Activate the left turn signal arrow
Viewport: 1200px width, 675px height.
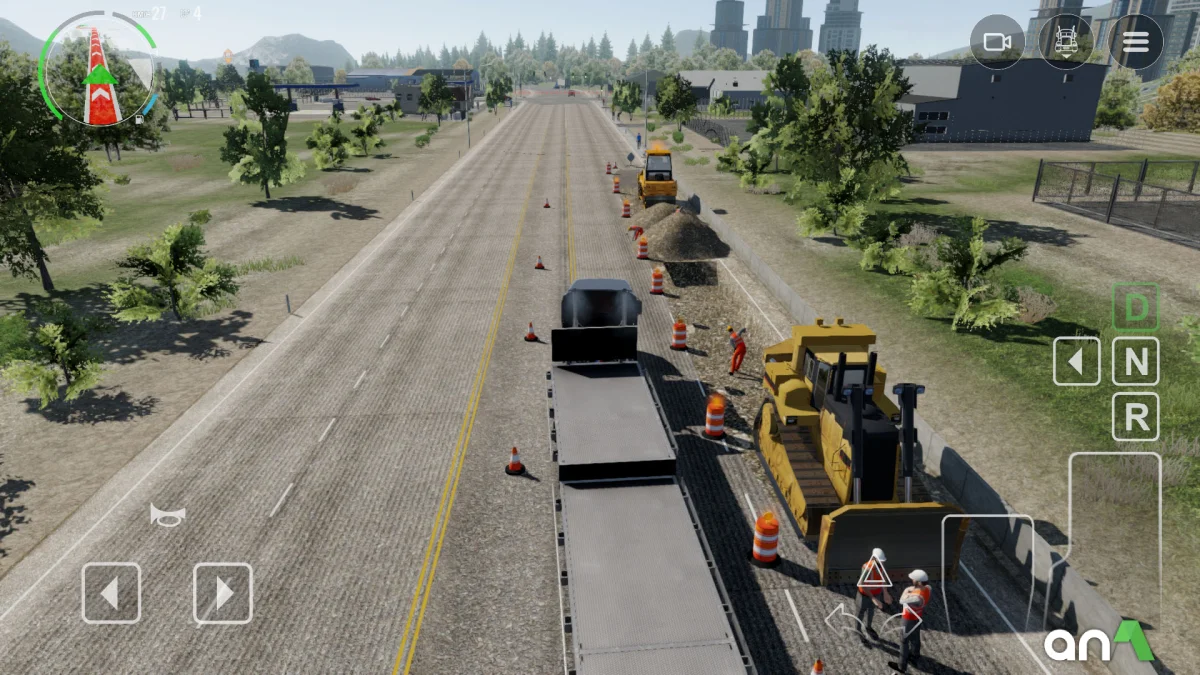tap(840, 618)
